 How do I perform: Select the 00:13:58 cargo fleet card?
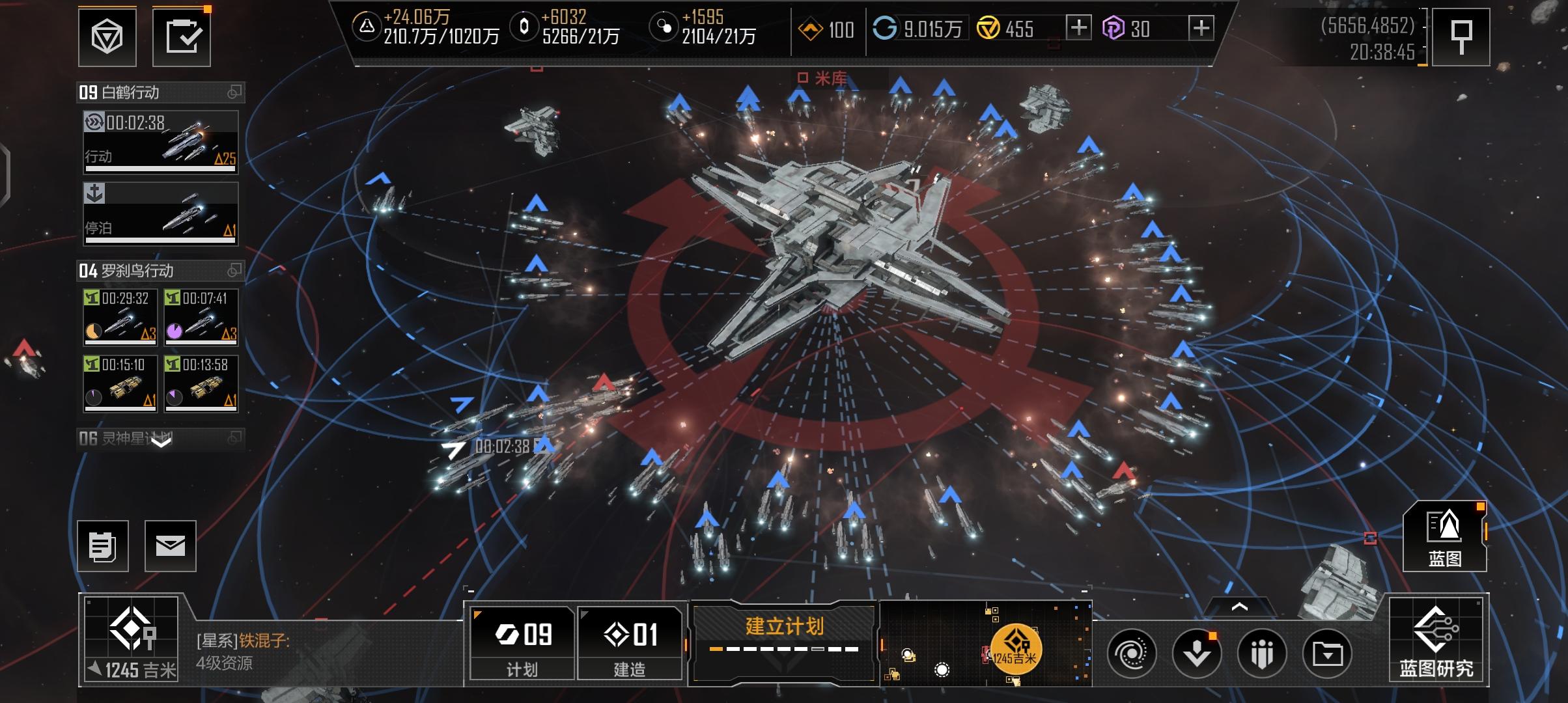pyautogui.click(x=201, y=383)
